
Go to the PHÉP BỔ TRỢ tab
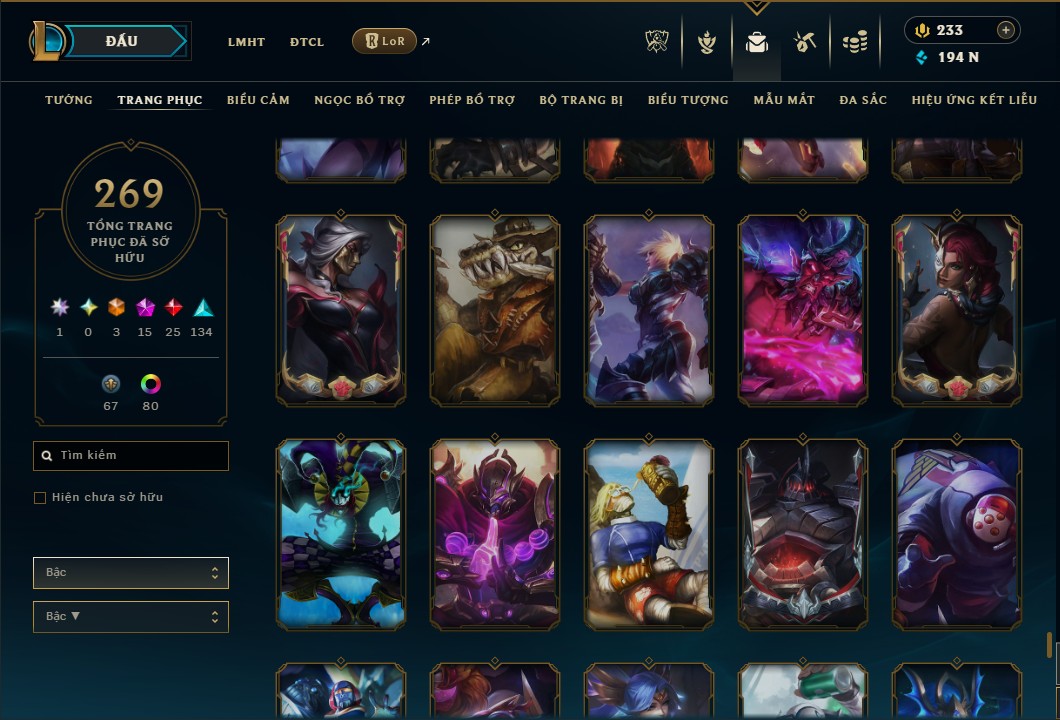(x=472, y=100)
